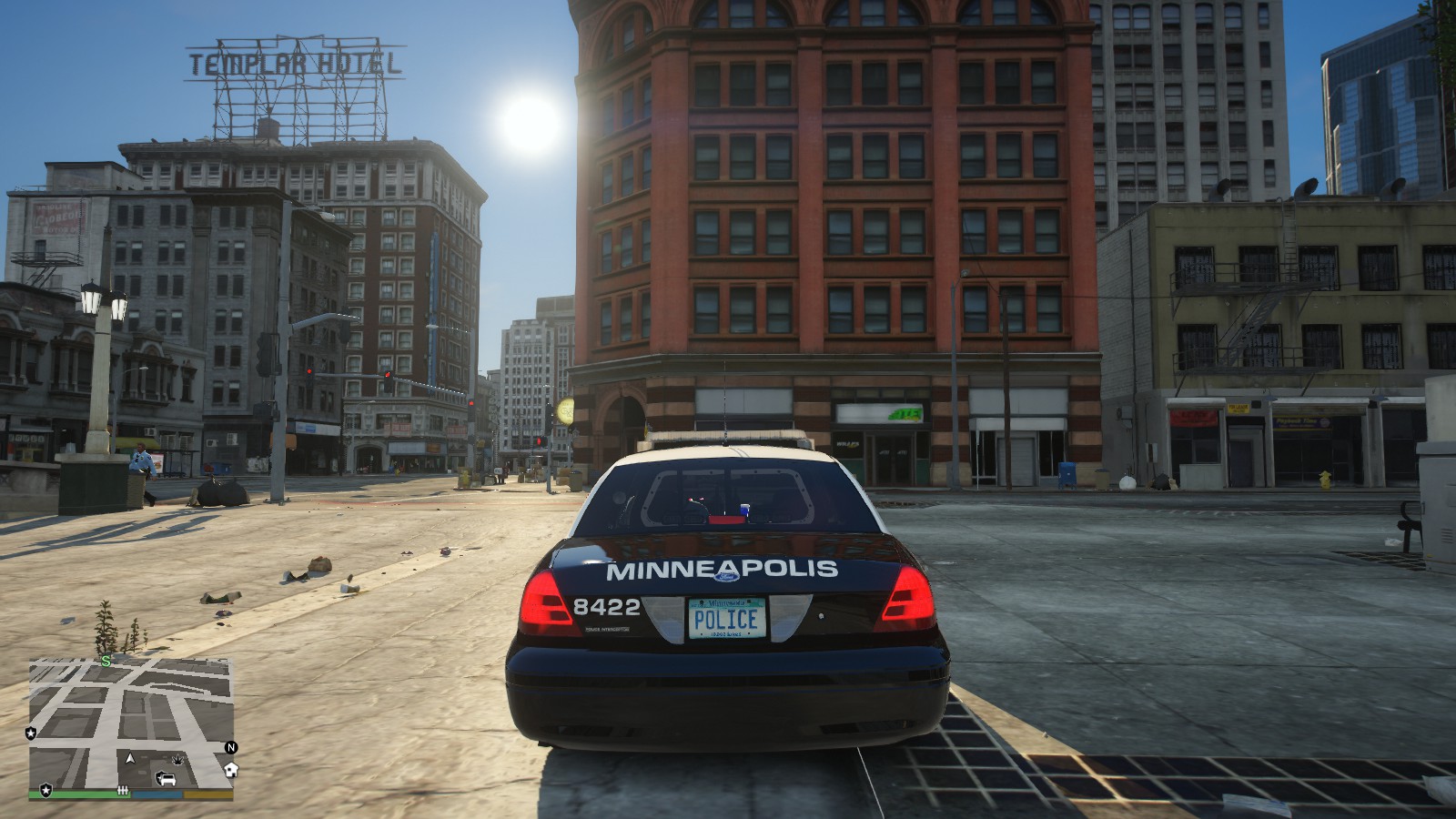Click the white player arrow on the minimap
The width and height of the screenshot is (1456, 819).
130,757
